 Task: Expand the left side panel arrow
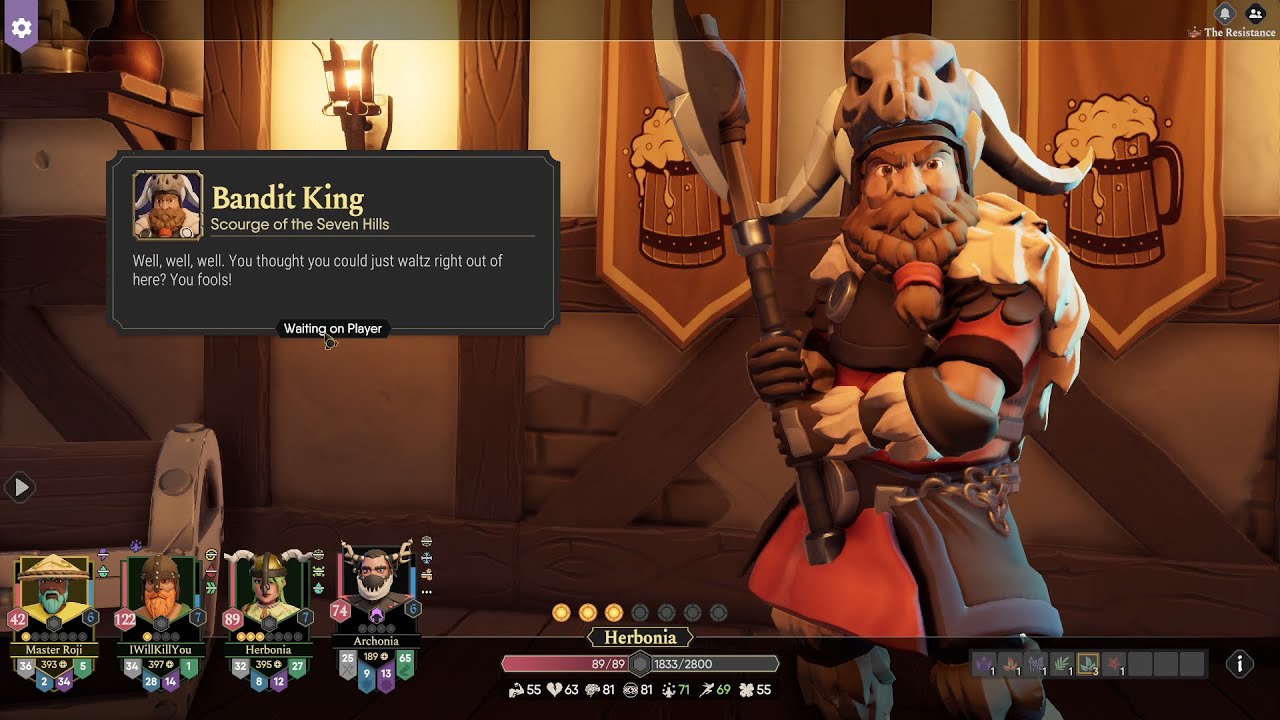(20, 488)
